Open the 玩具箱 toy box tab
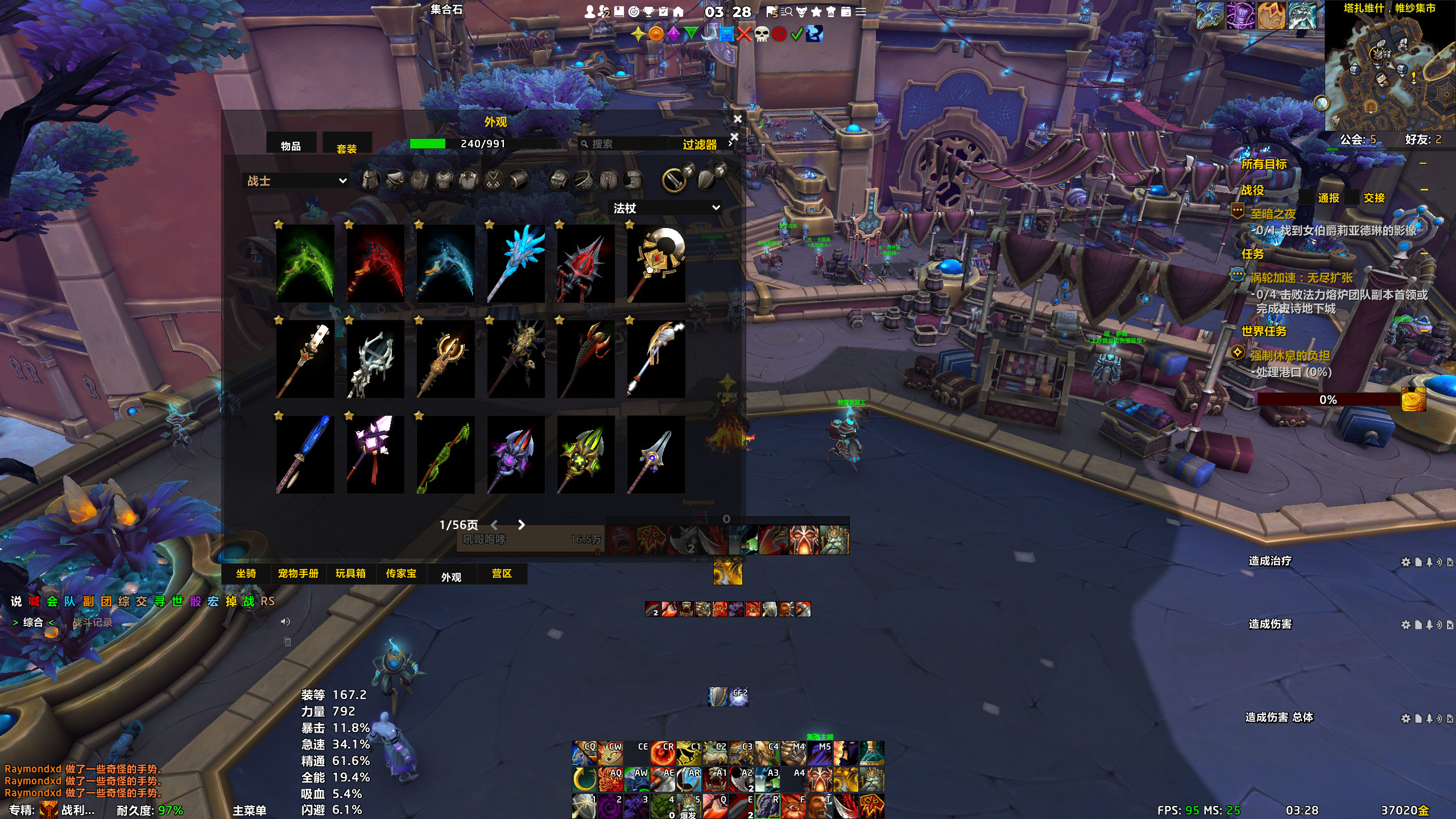Image resolution: width=1456 pixels, height=819 pixels. 350,573
